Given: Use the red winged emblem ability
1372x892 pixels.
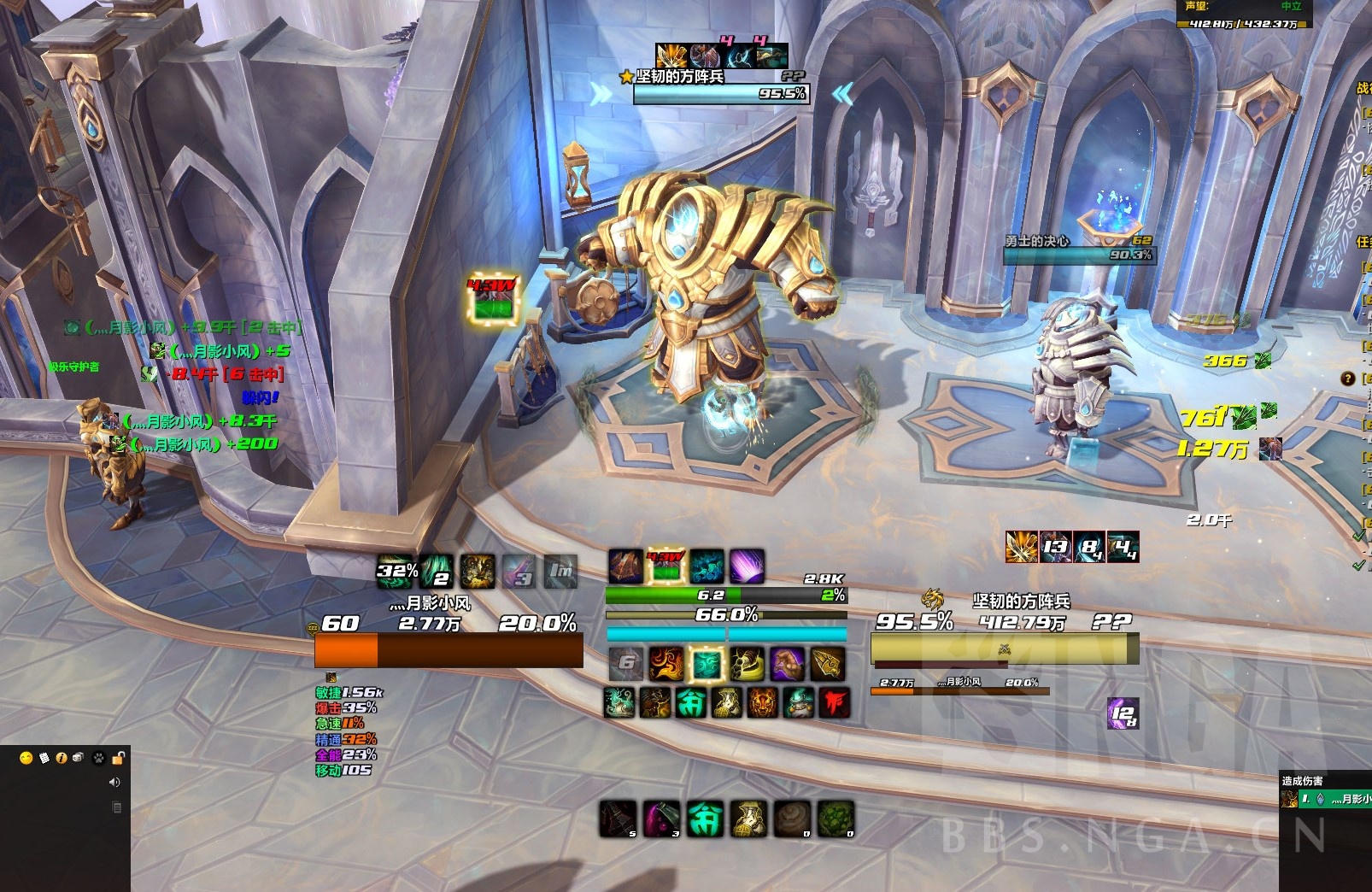Looking at the screenshot, I should 834,702.
